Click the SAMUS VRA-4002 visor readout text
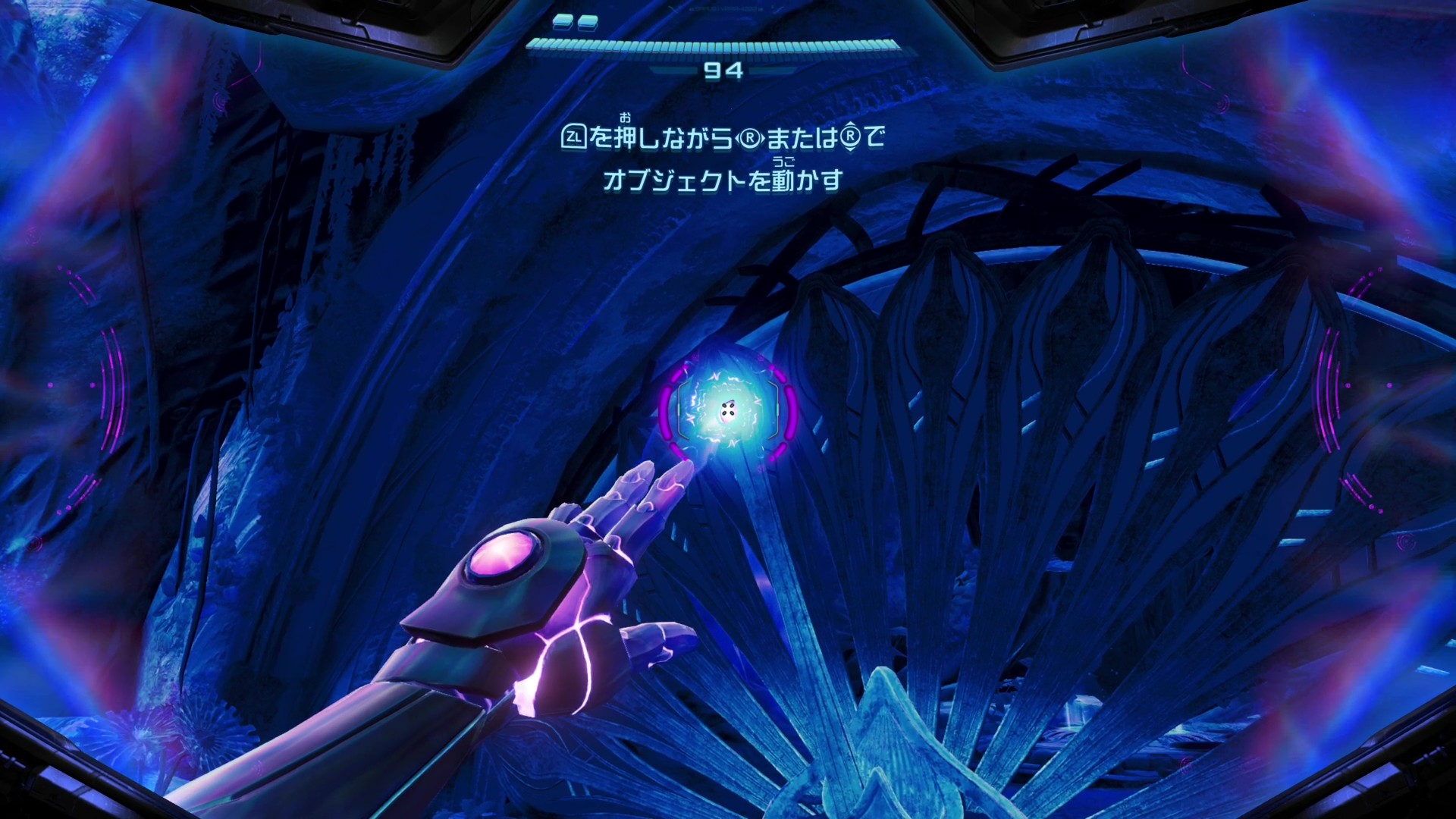 (x=725, y=9)
